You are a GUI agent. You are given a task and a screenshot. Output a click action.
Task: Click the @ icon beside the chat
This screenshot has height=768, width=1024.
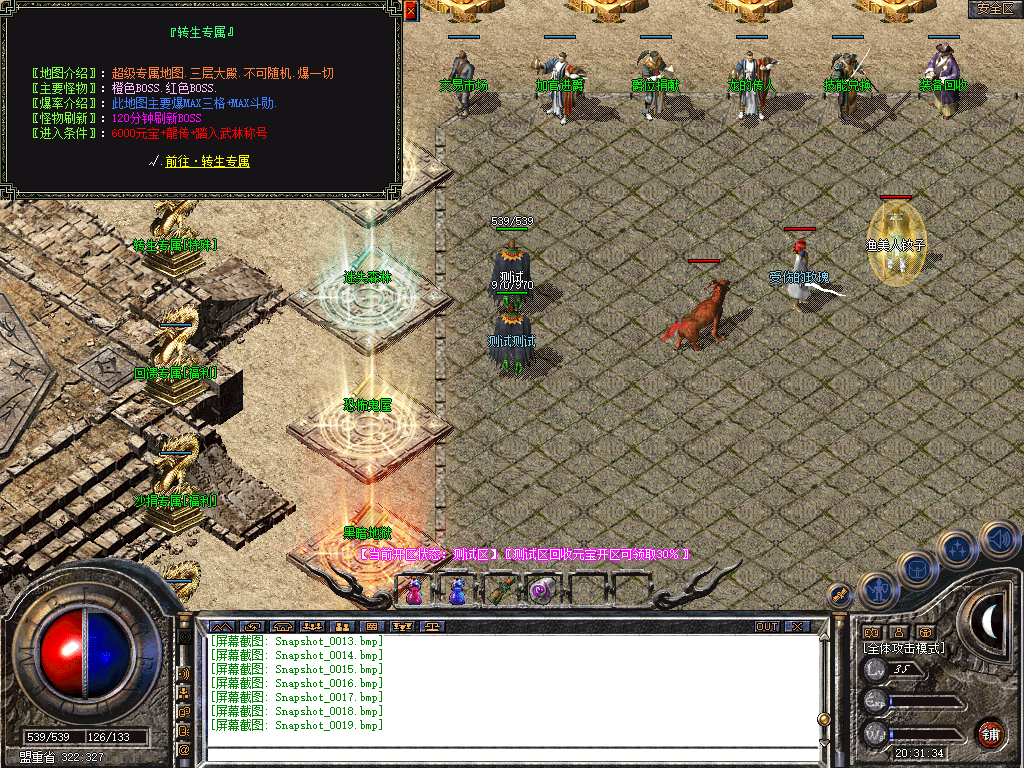click(x=184, y=749)
